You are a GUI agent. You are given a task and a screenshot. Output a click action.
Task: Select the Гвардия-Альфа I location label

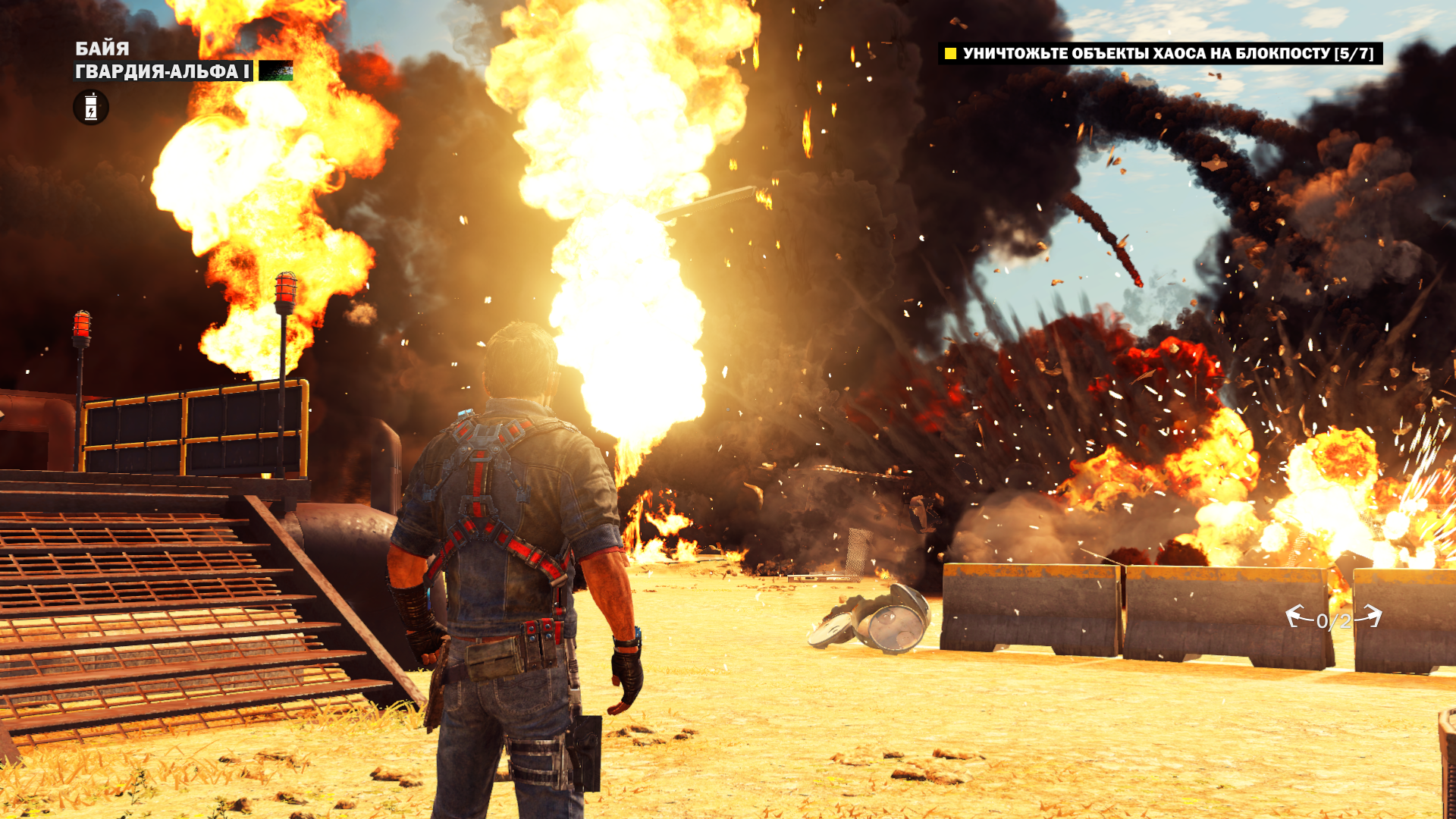point(162,71)
